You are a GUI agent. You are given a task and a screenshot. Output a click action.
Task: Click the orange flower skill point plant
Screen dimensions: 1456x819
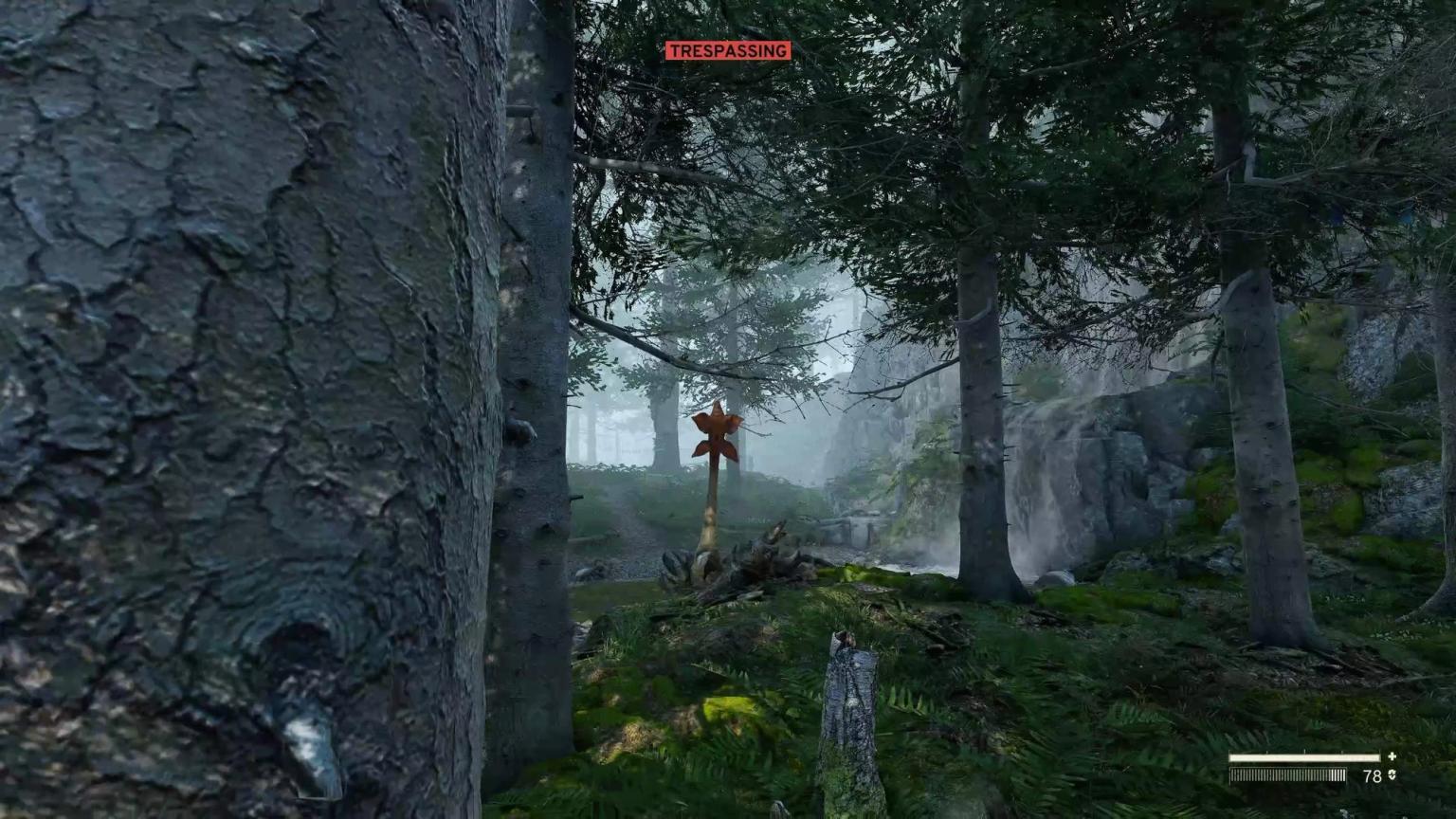click(715, 436)
